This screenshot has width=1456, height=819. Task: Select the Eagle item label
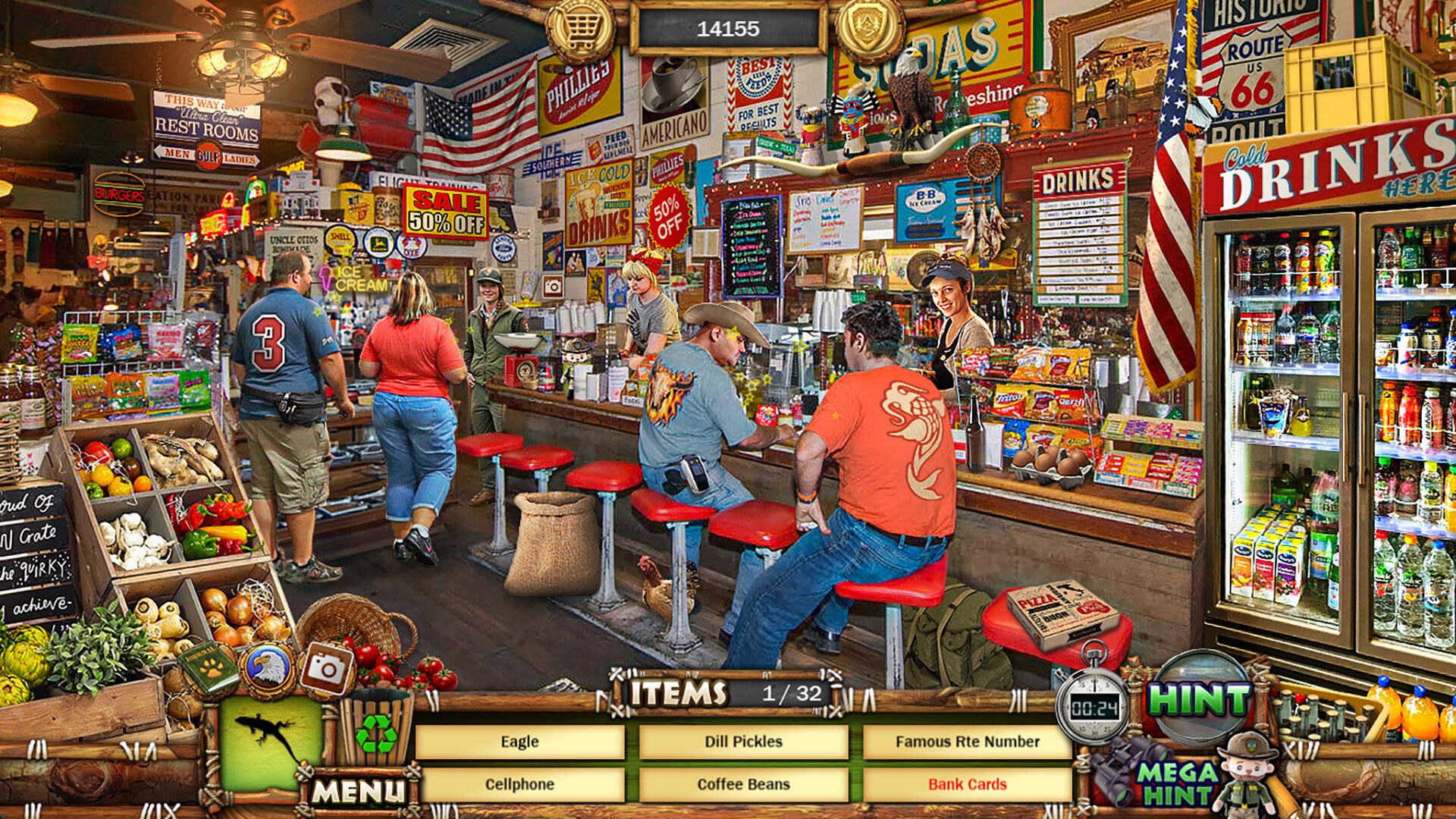pos(519,742)
